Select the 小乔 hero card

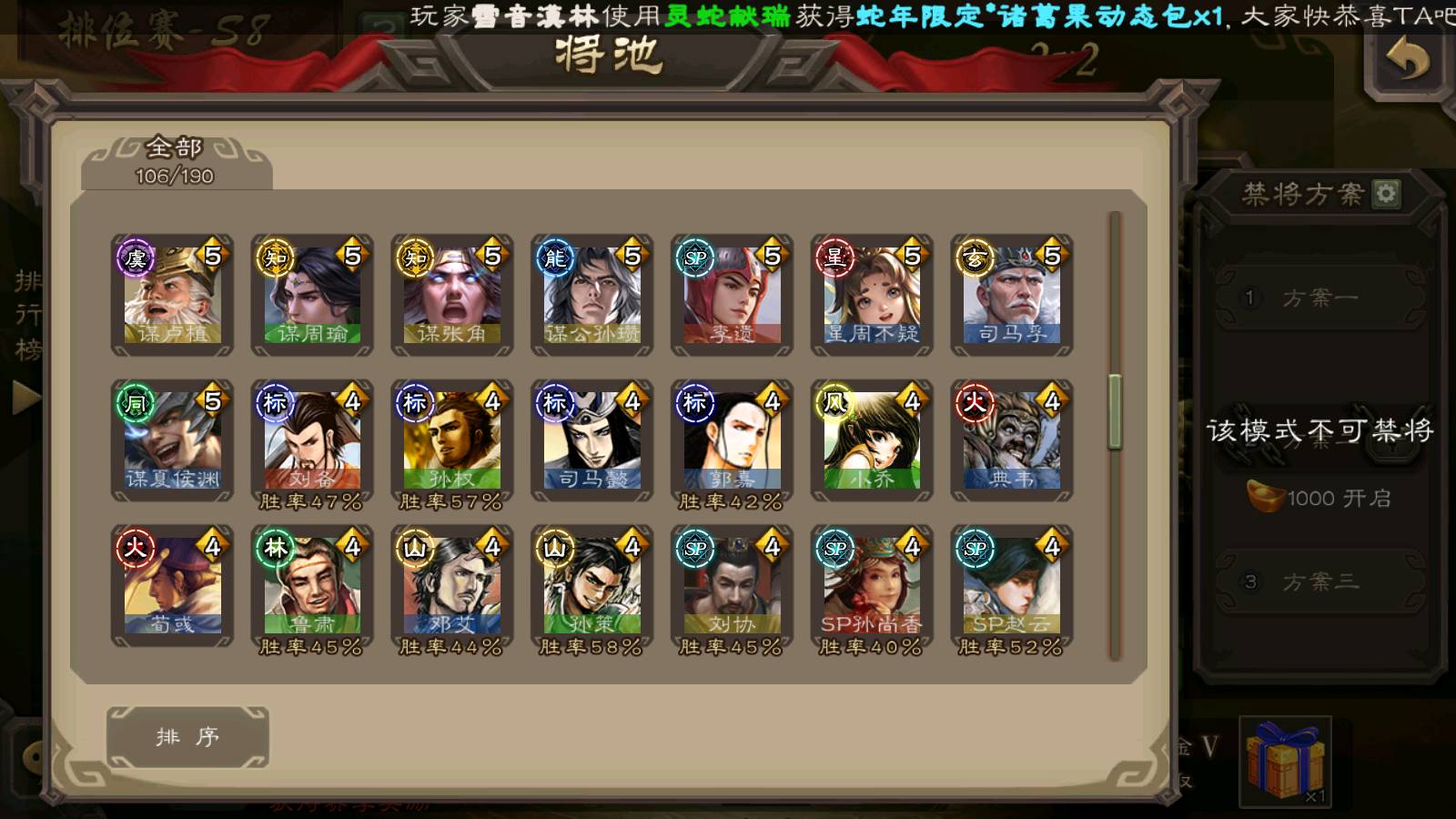click(x=872, y=440)
